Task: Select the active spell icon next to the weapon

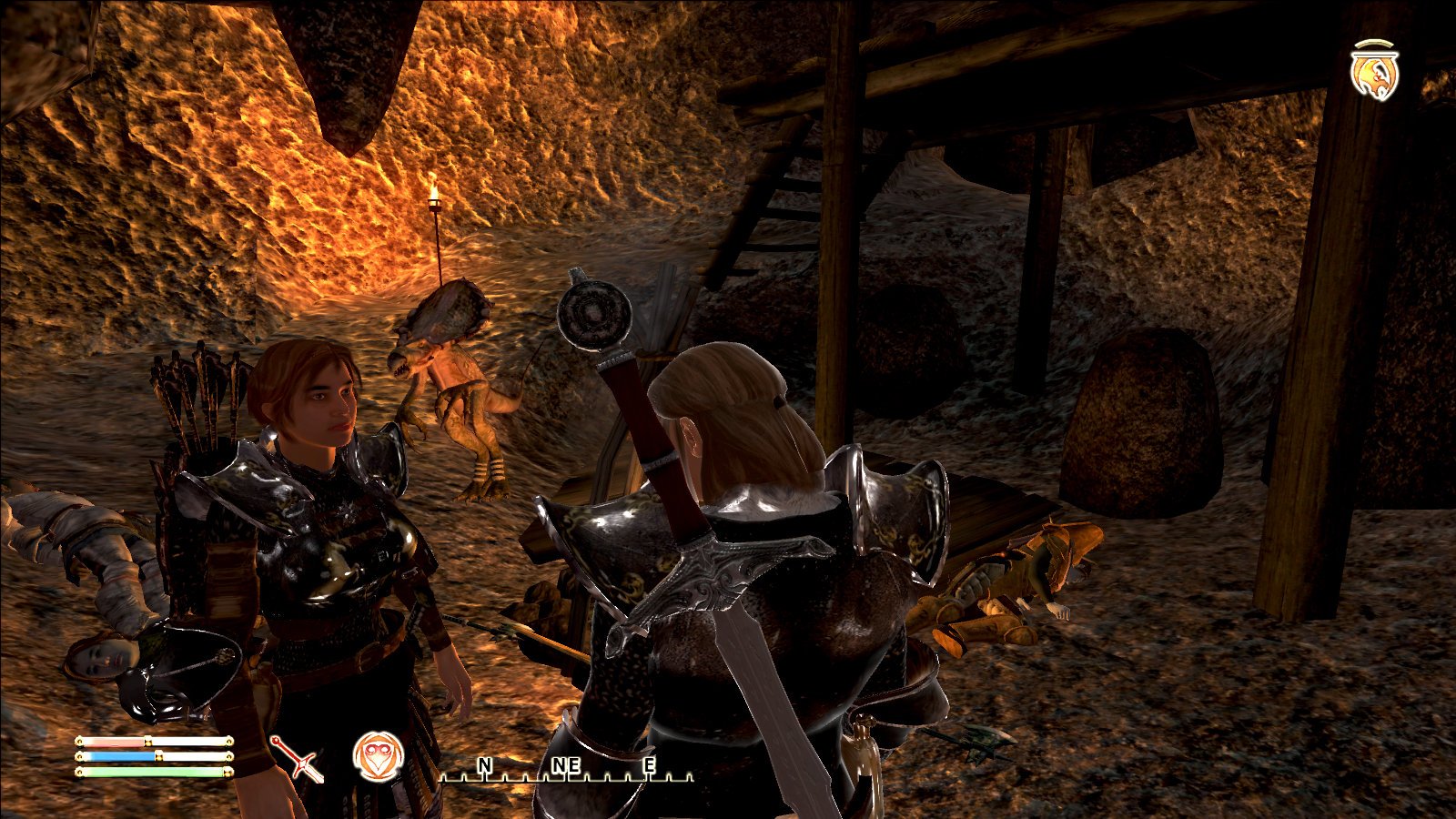Action: pos(379,754)
